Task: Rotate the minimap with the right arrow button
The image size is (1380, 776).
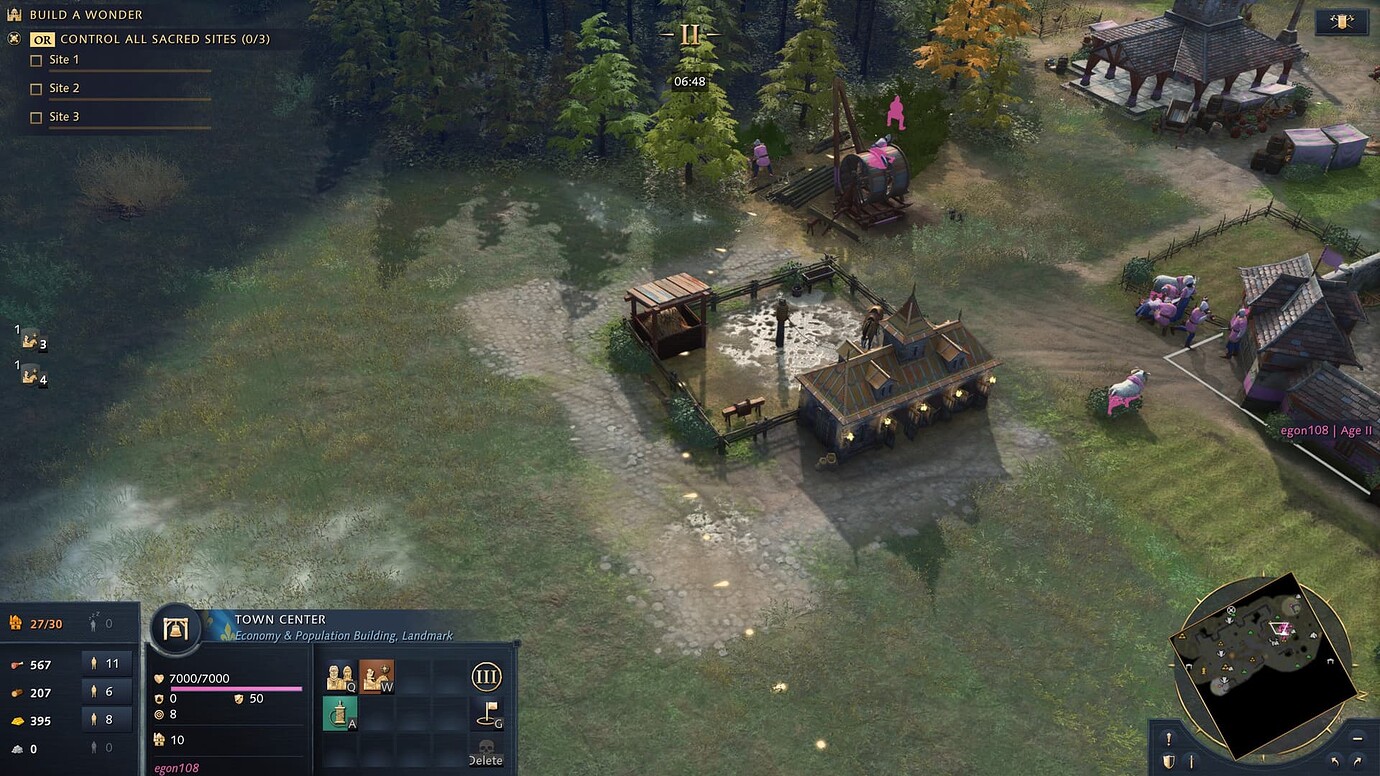Action: pyautogui.click(x=1357, y=761)
